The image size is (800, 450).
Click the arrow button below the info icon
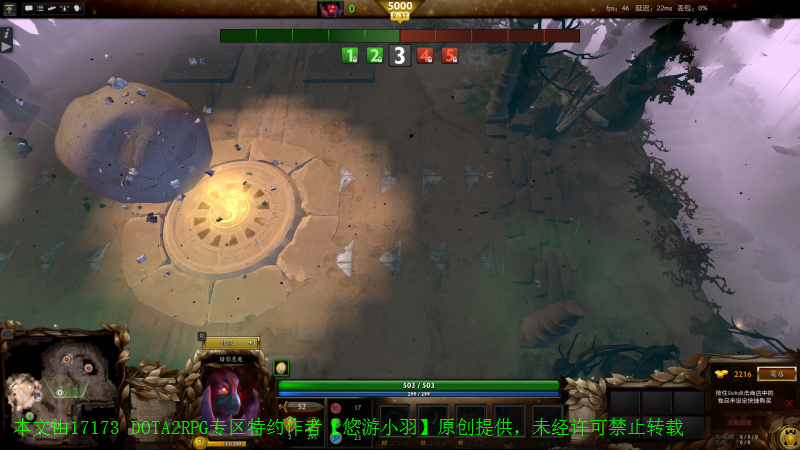[6, 46]
